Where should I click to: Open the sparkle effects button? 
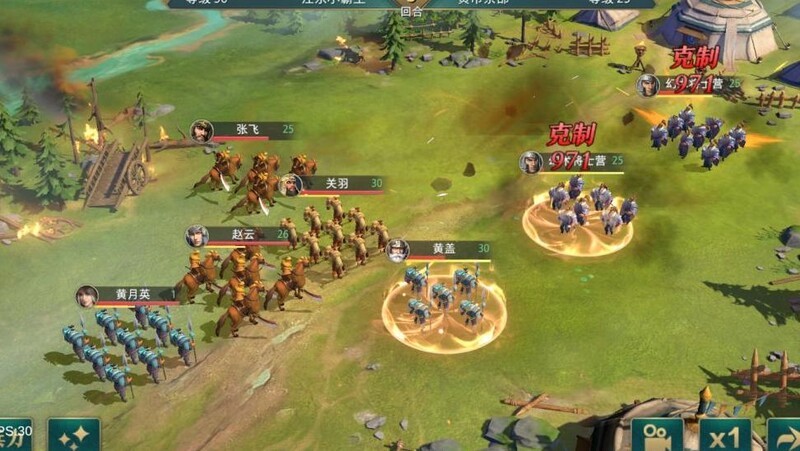(74, 436)
